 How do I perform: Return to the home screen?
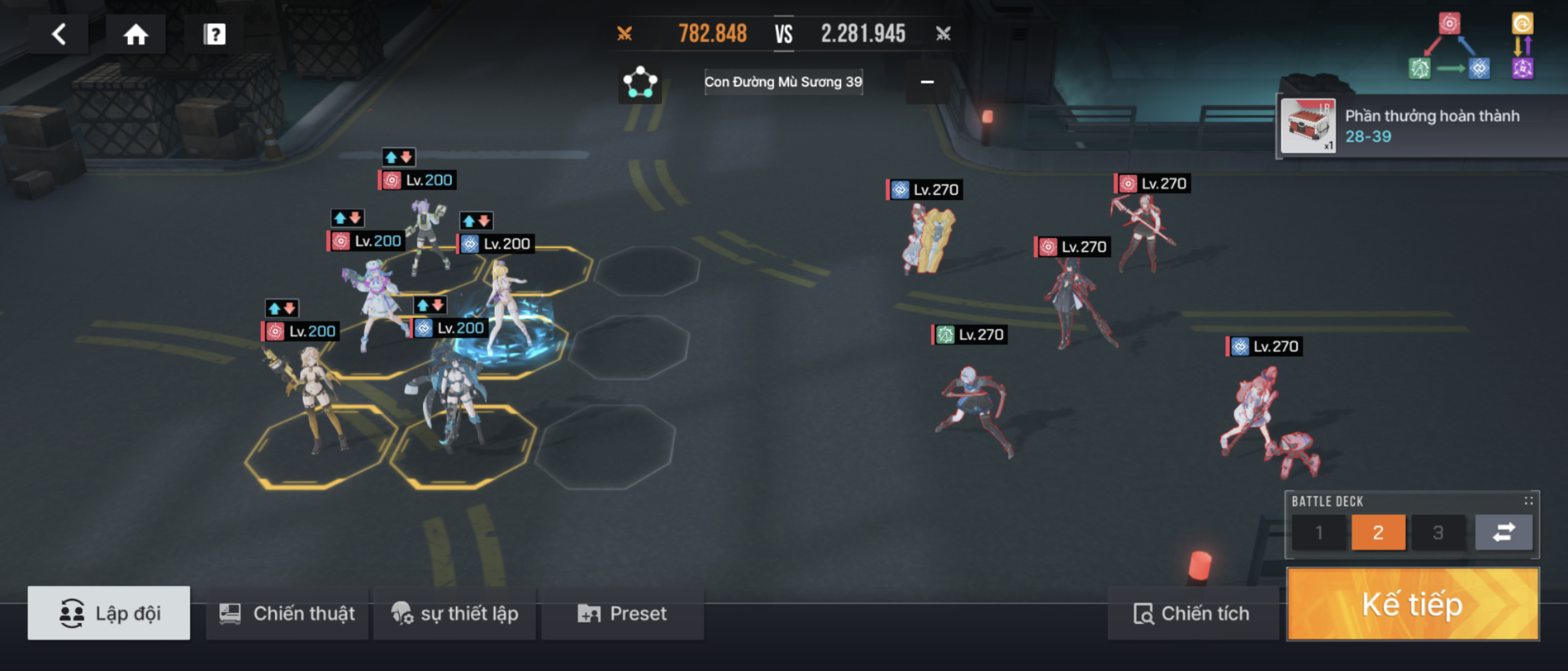coord(136,34)
